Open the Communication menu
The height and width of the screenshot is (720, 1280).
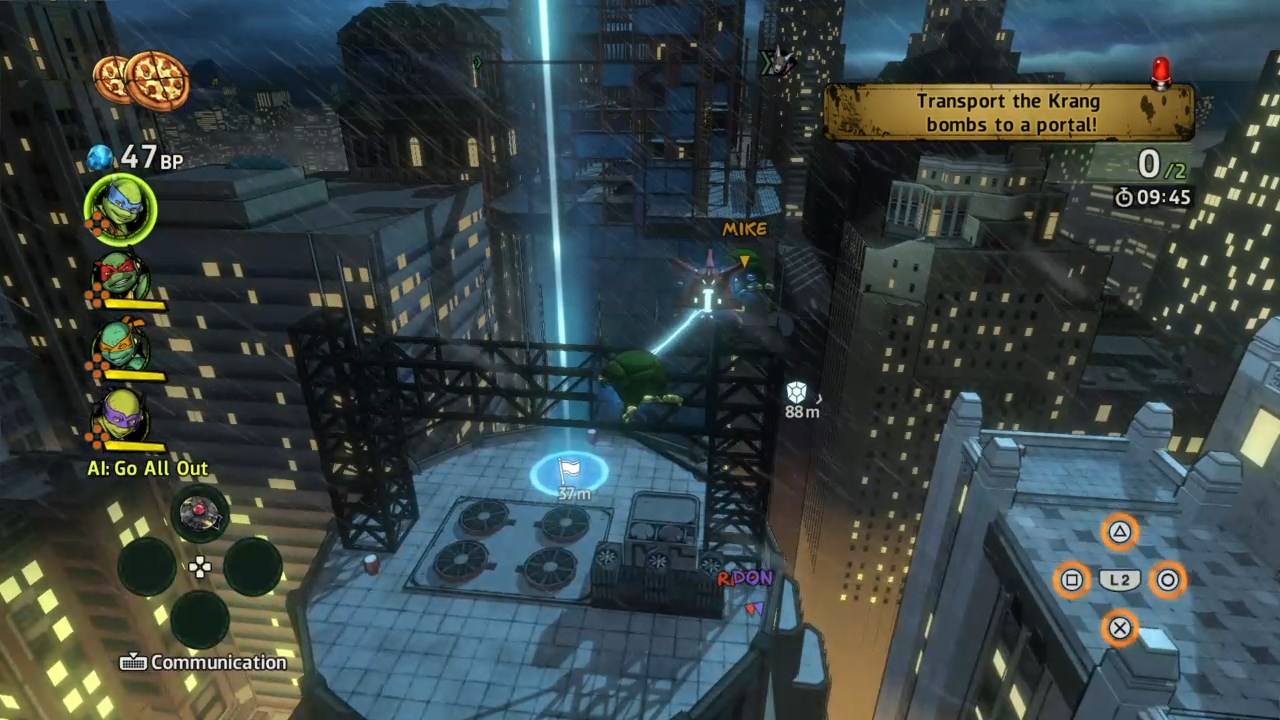(204, 662)
